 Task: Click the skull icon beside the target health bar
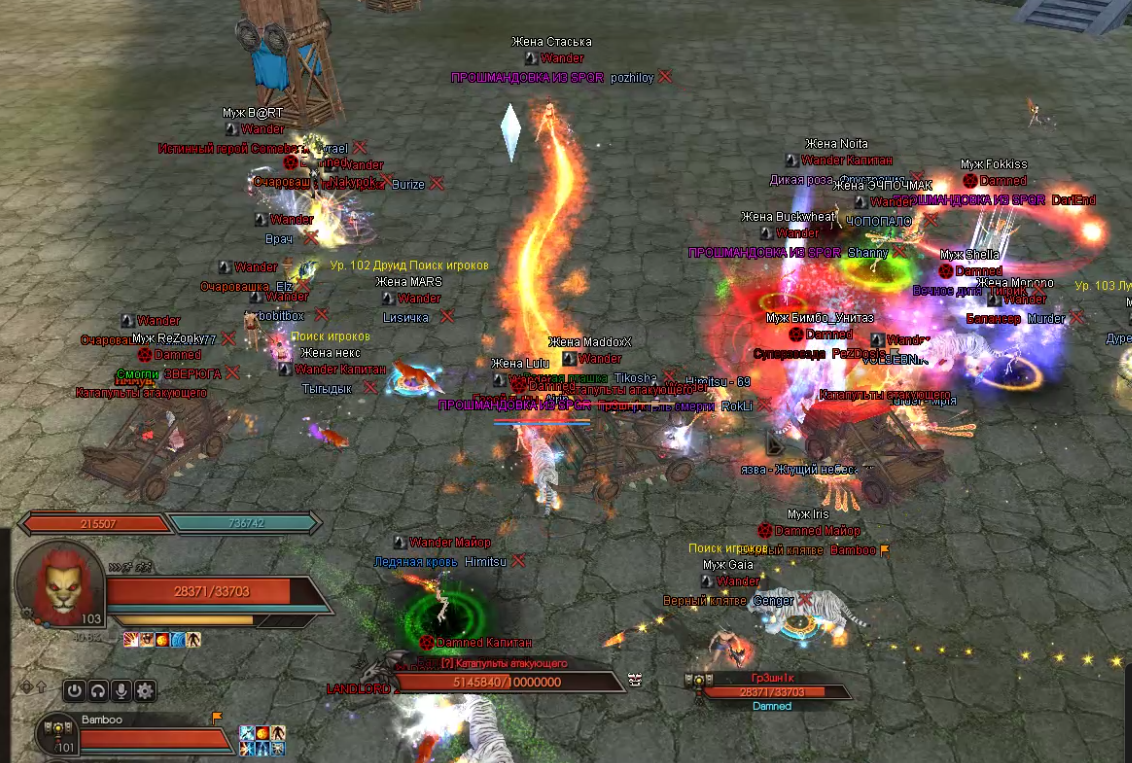coord(634,680)
